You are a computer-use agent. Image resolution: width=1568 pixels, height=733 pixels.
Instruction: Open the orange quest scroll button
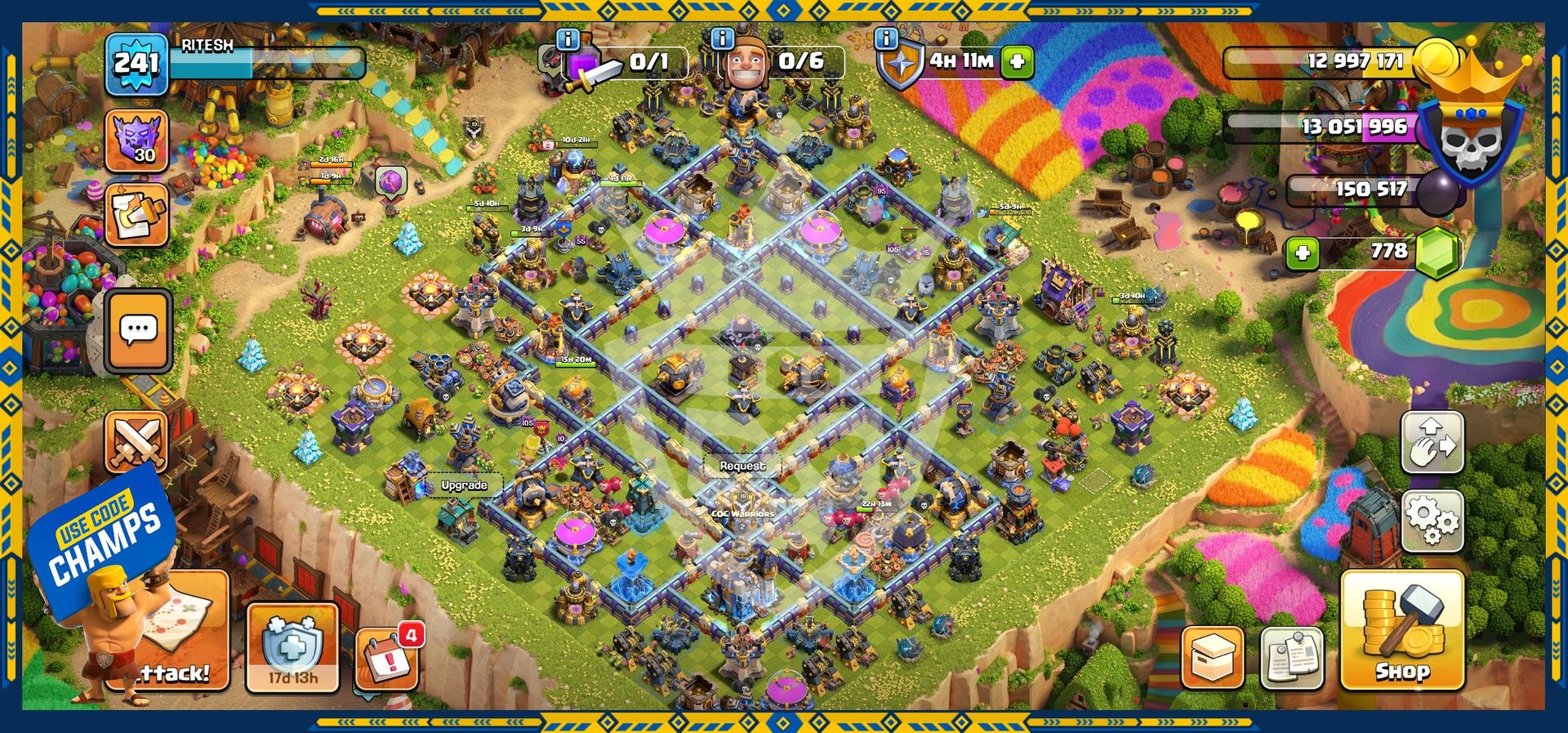tap(136, 214)
